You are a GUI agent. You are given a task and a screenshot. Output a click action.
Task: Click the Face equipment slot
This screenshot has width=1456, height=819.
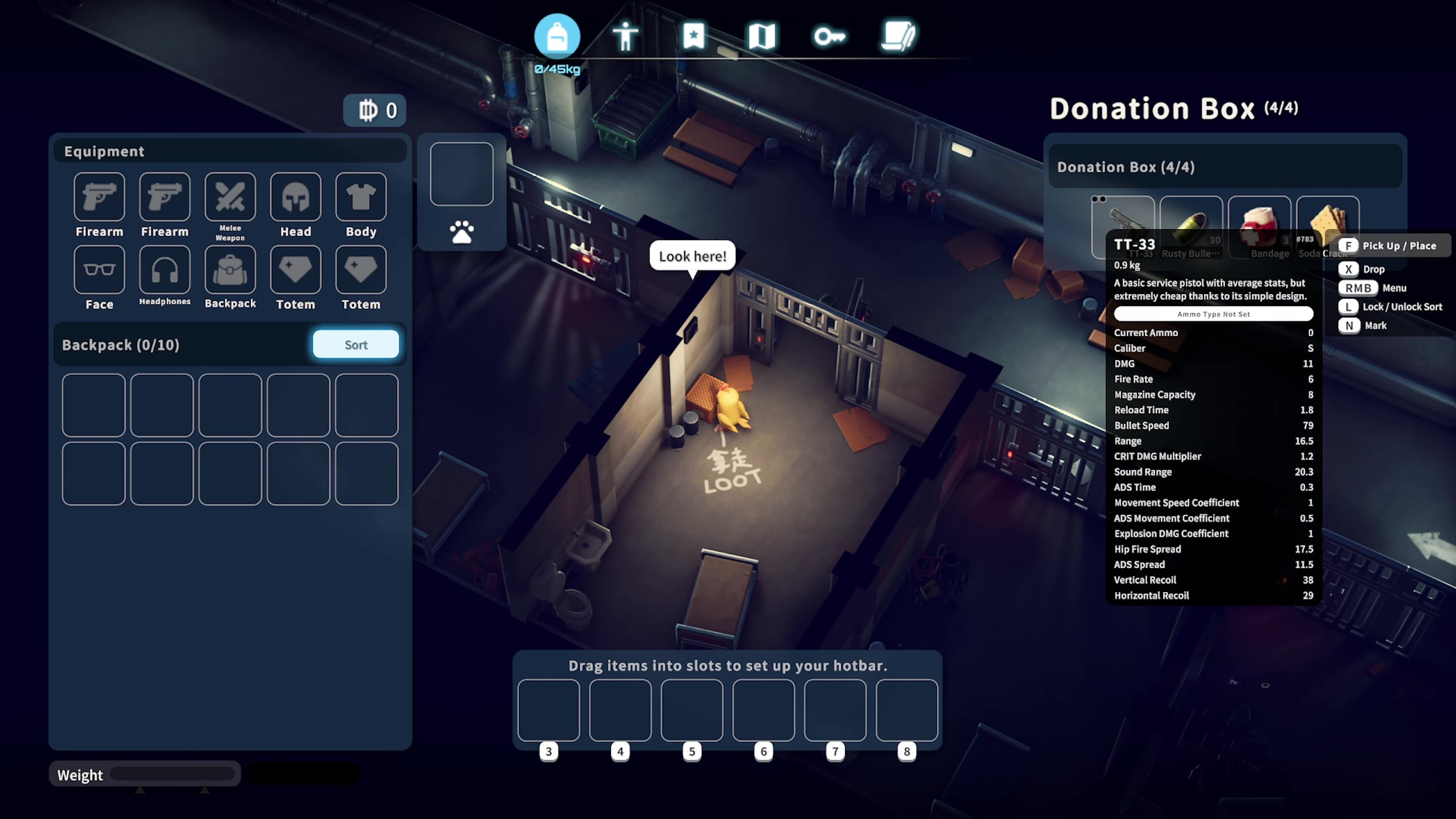tap(99, 270)
